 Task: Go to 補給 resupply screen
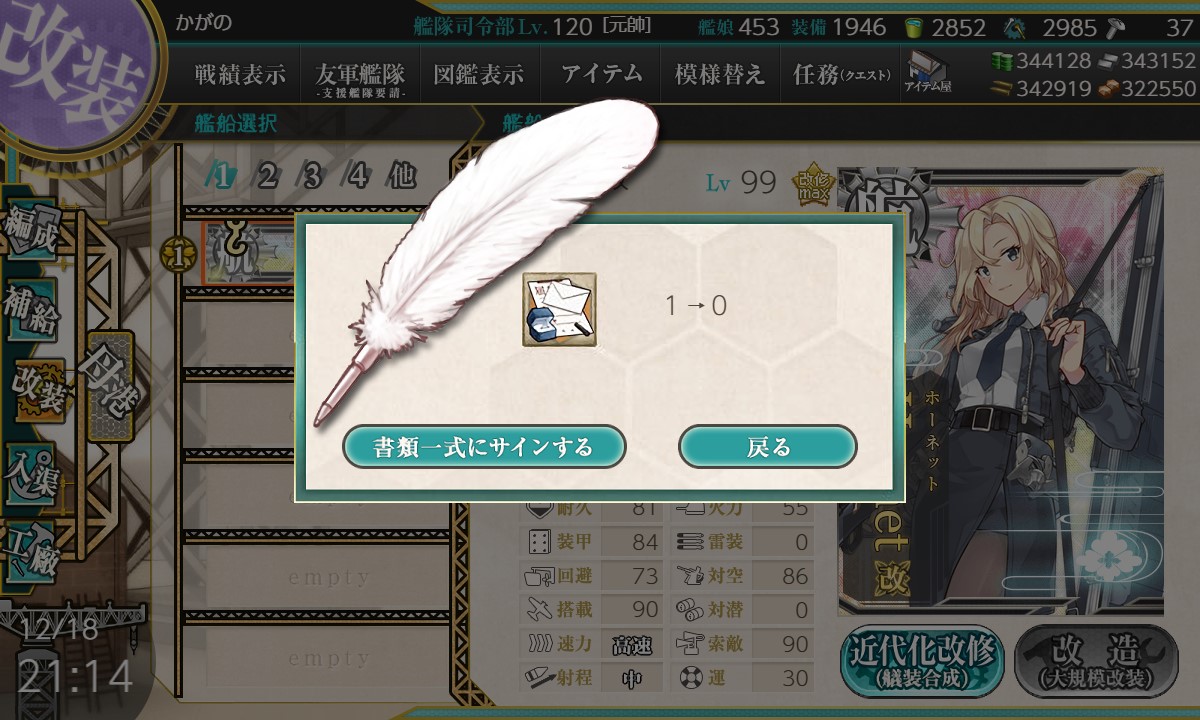pyautogui.click(x=32, y=310)
